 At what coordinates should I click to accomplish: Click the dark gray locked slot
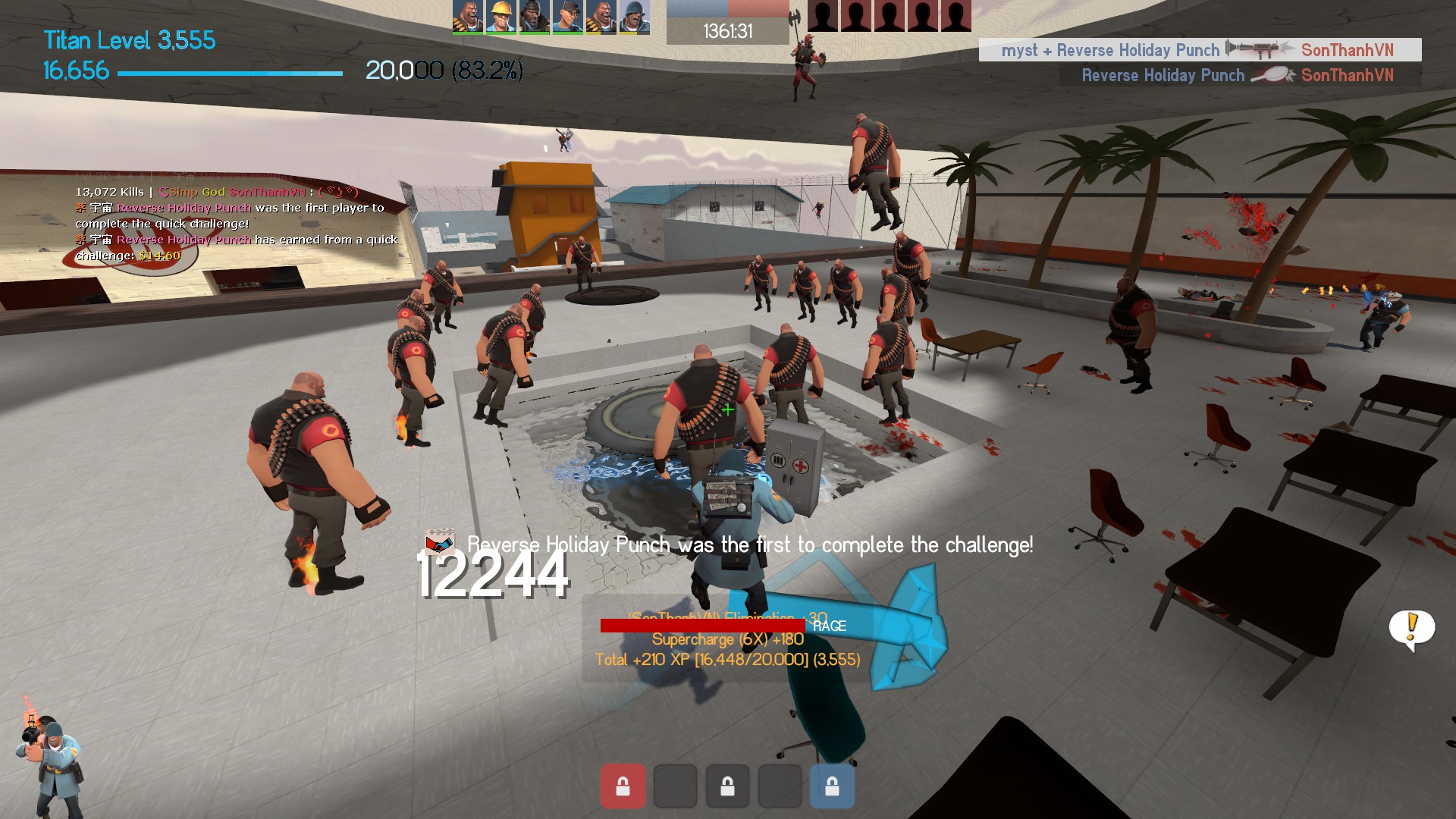(x=727, y=786)
